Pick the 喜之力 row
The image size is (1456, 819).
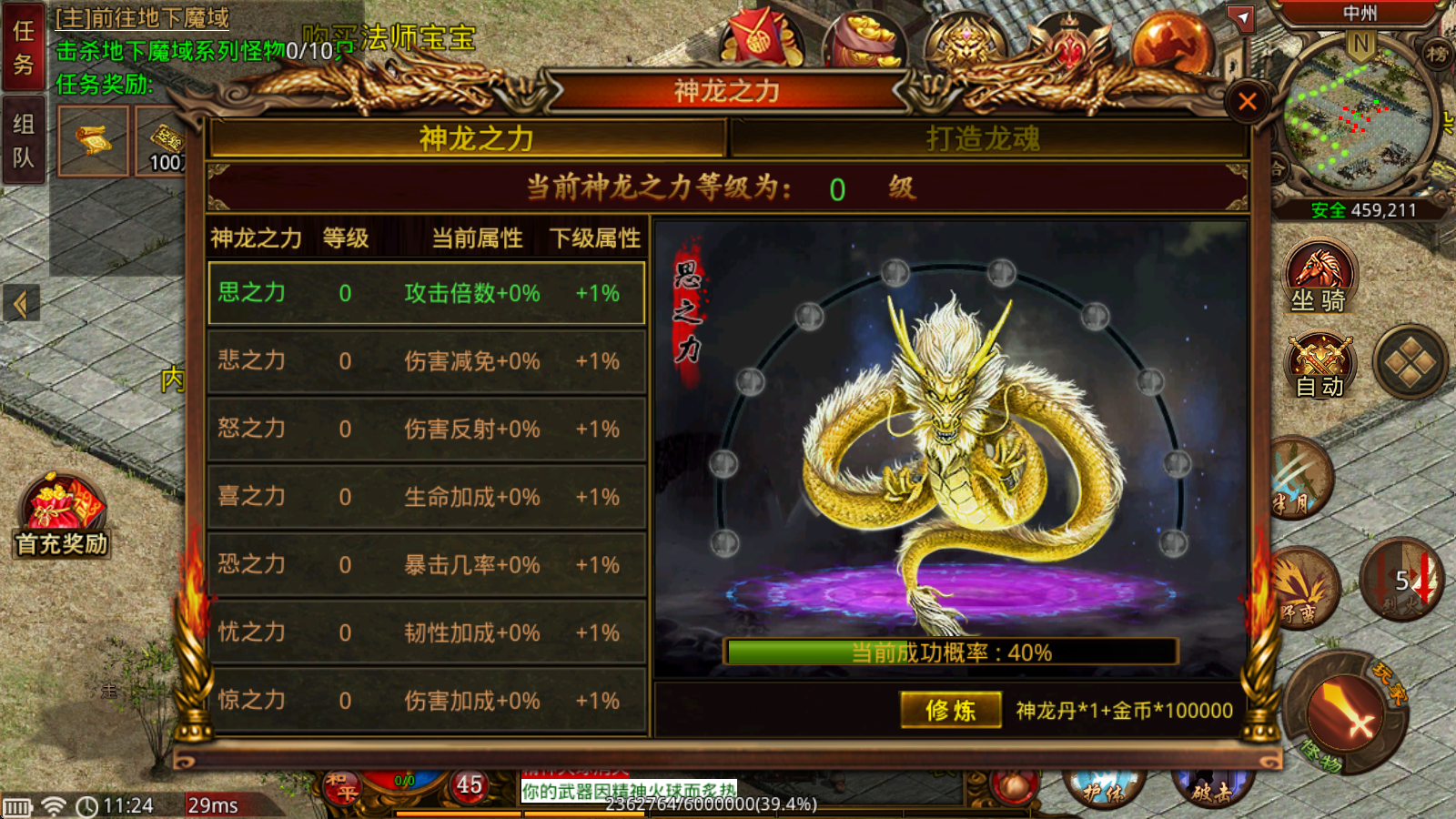426,497
